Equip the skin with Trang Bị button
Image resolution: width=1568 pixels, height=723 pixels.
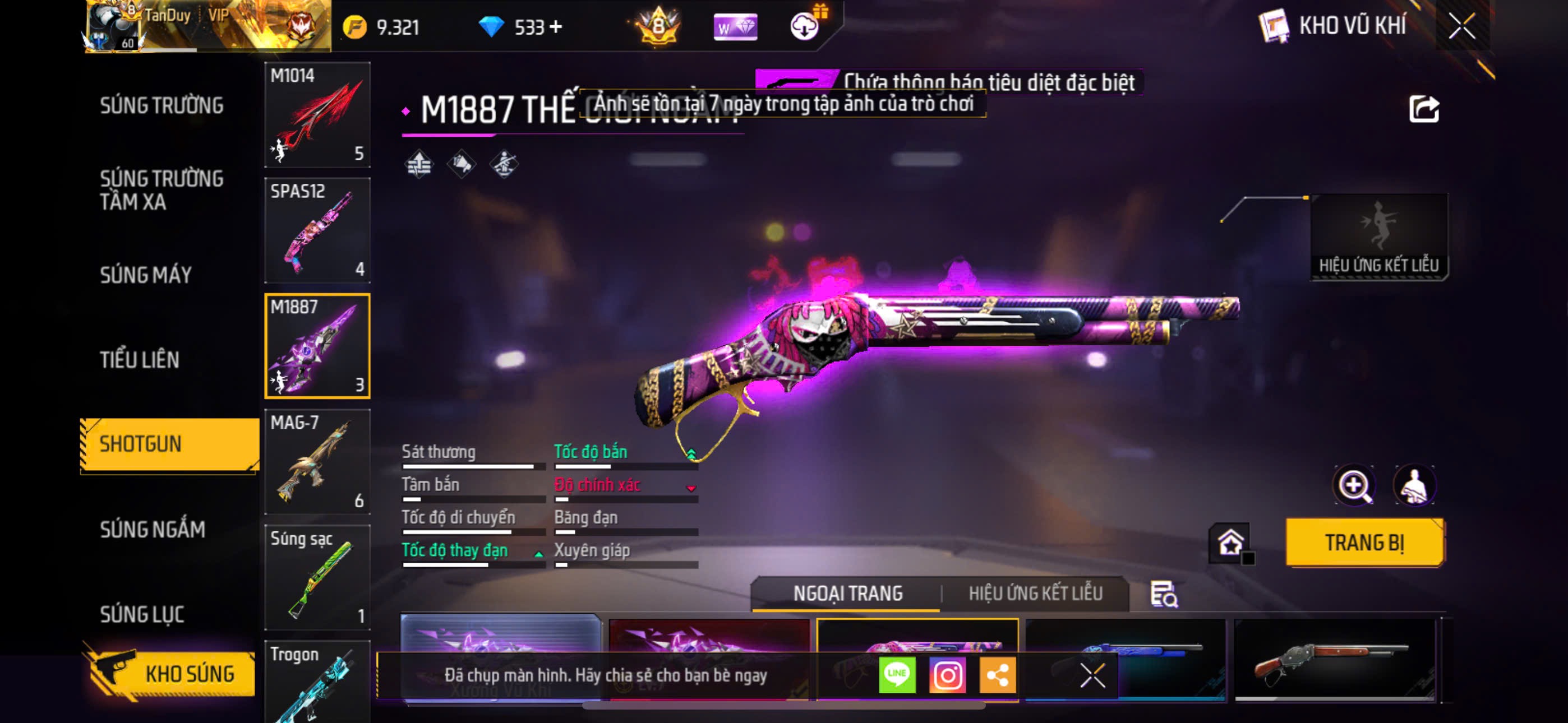click(x=1364, y=543)
